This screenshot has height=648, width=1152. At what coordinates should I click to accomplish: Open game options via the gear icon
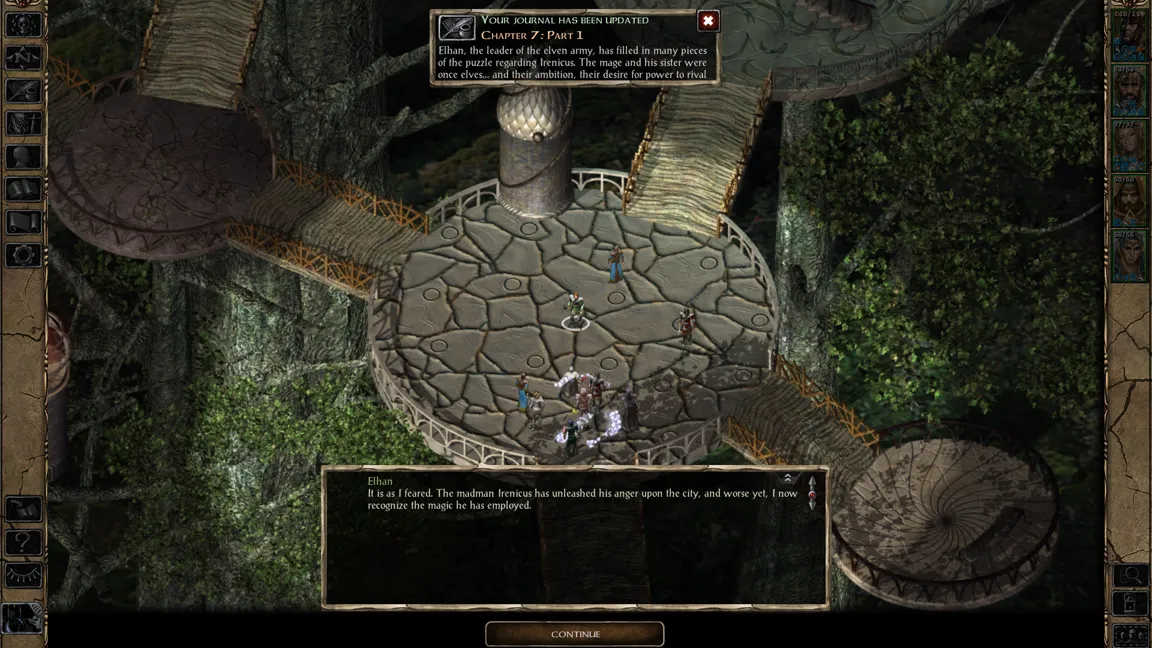coord(23,254)
